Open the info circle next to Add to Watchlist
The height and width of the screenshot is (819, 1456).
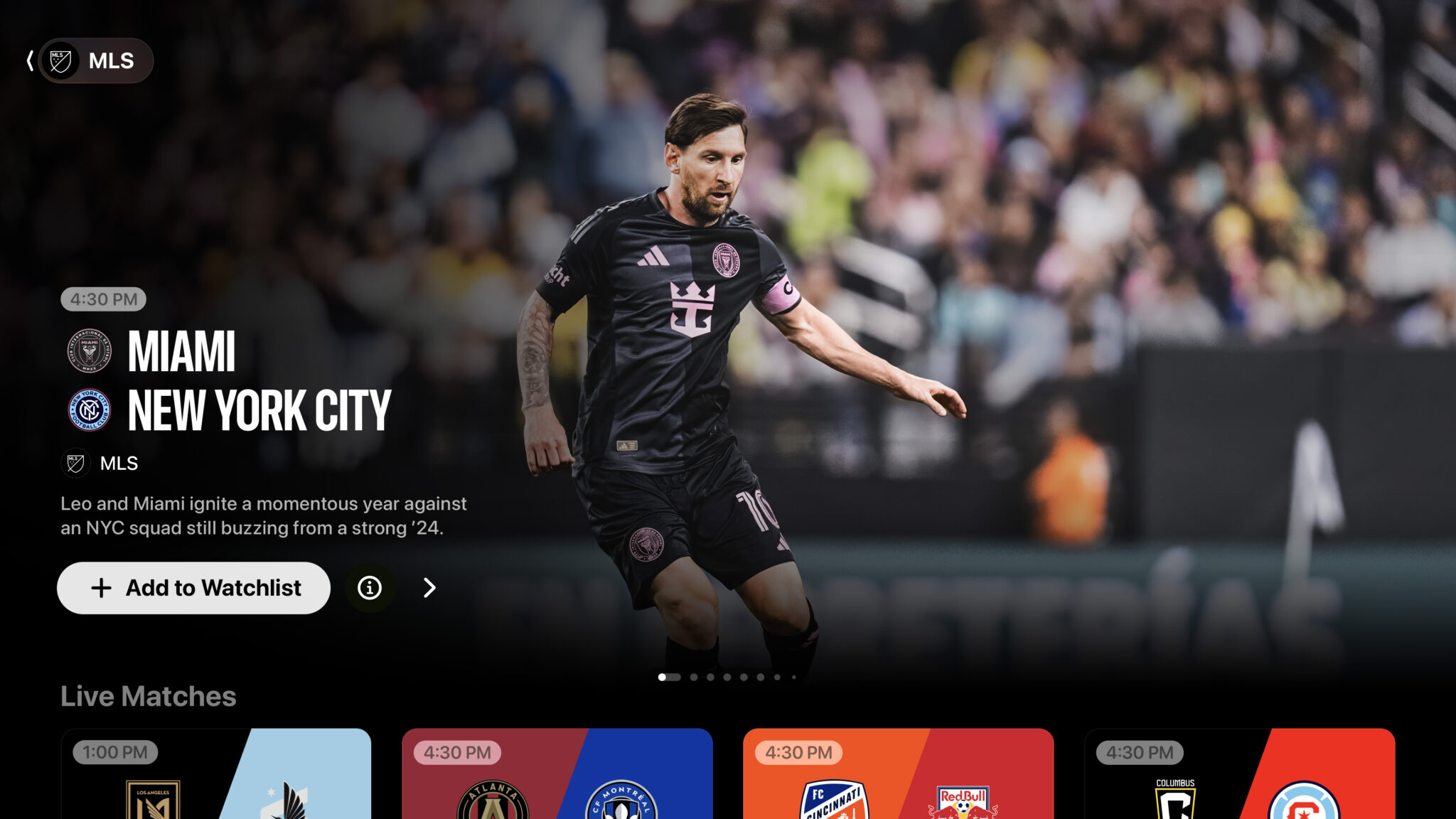click(x=370, y=588)
